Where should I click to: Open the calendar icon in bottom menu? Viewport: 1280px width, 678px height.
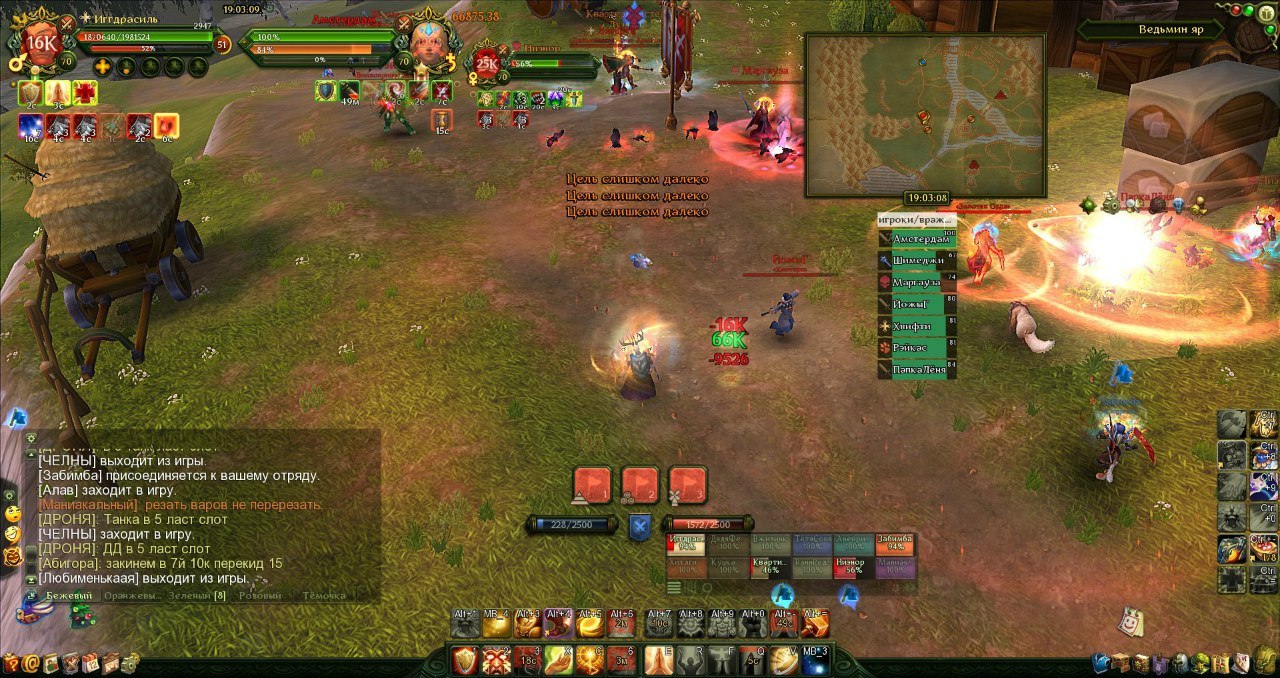(x=90, y=663)
